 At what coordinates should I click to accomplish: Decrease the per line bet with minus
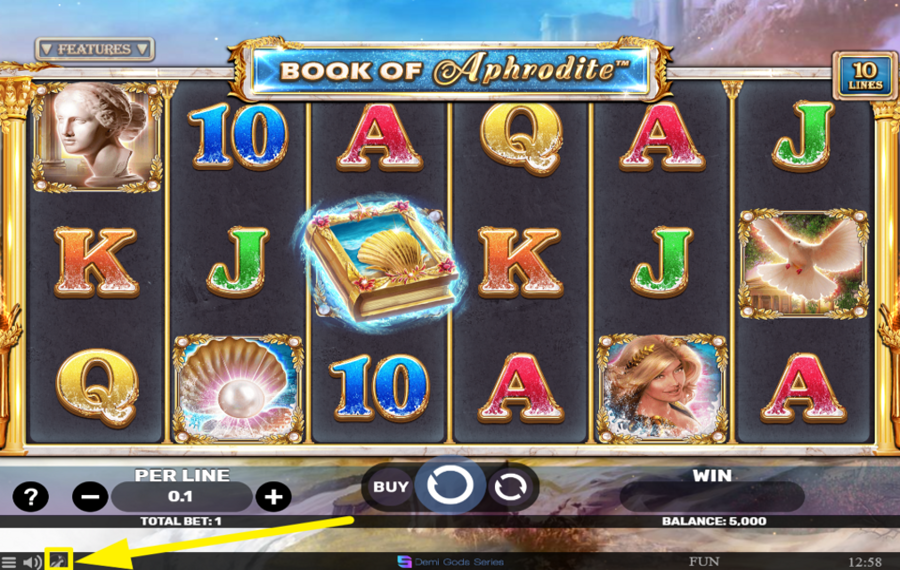[x=90, y=496]
